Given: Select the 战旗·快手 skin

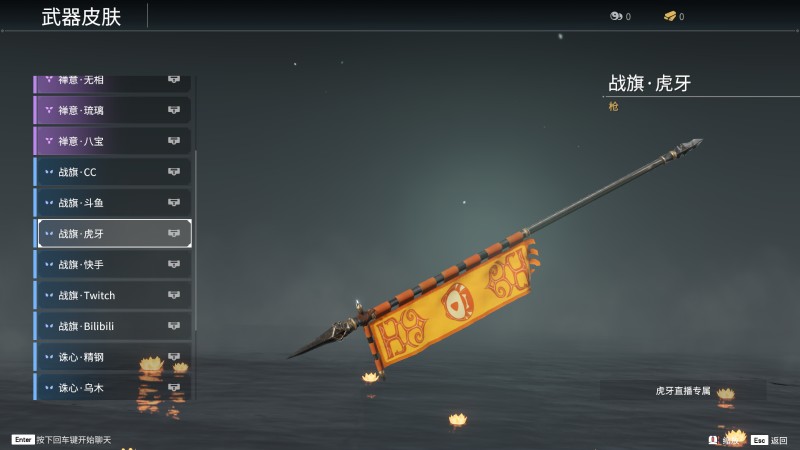Looking at the screenshot, I should pos(112,265).
